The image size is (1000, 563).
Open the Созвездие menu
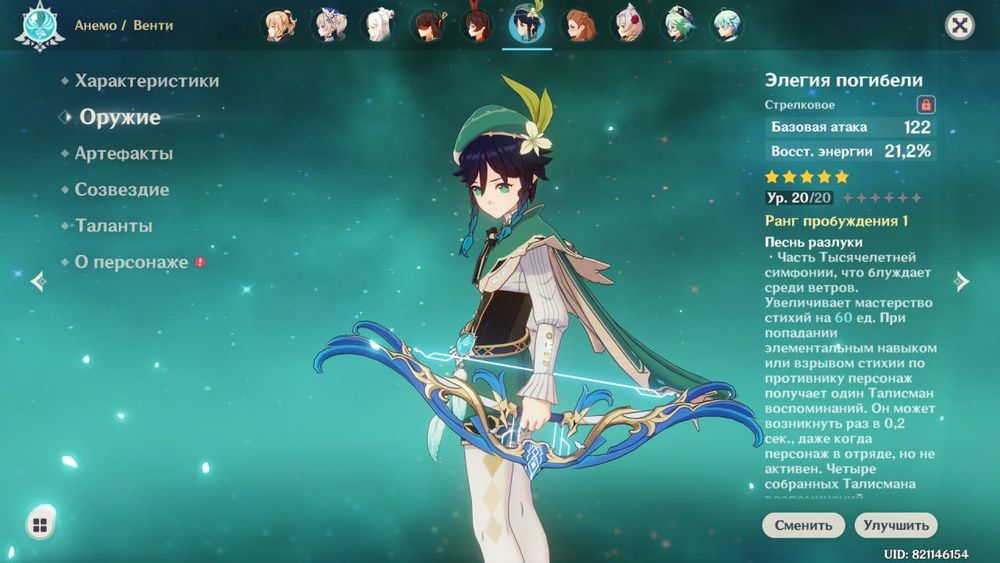121,190
